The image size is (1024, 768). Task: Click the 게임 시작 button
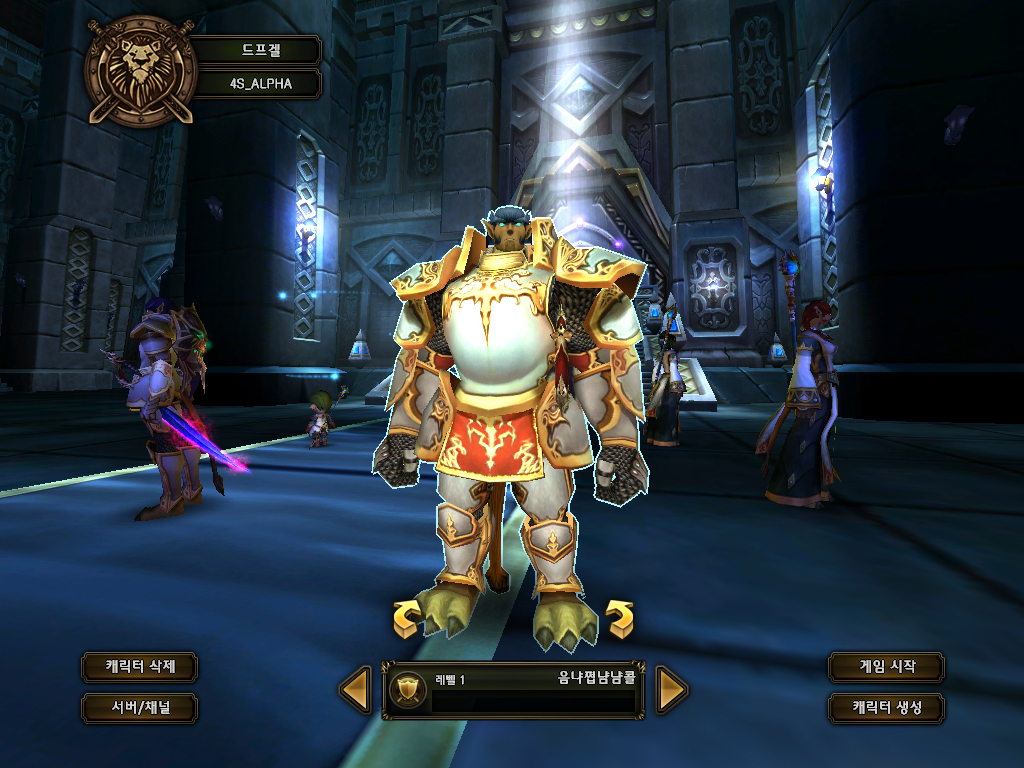pyautogui.click(x=886, y=666)
